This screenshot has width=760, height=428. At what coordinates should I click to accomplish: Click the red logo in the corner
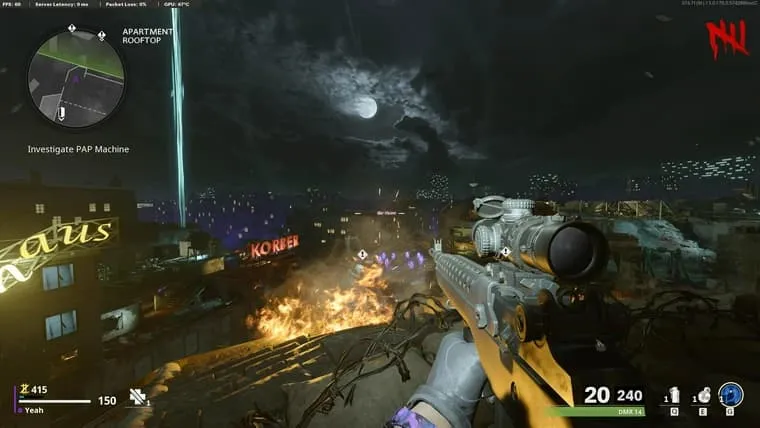(727, 38)
